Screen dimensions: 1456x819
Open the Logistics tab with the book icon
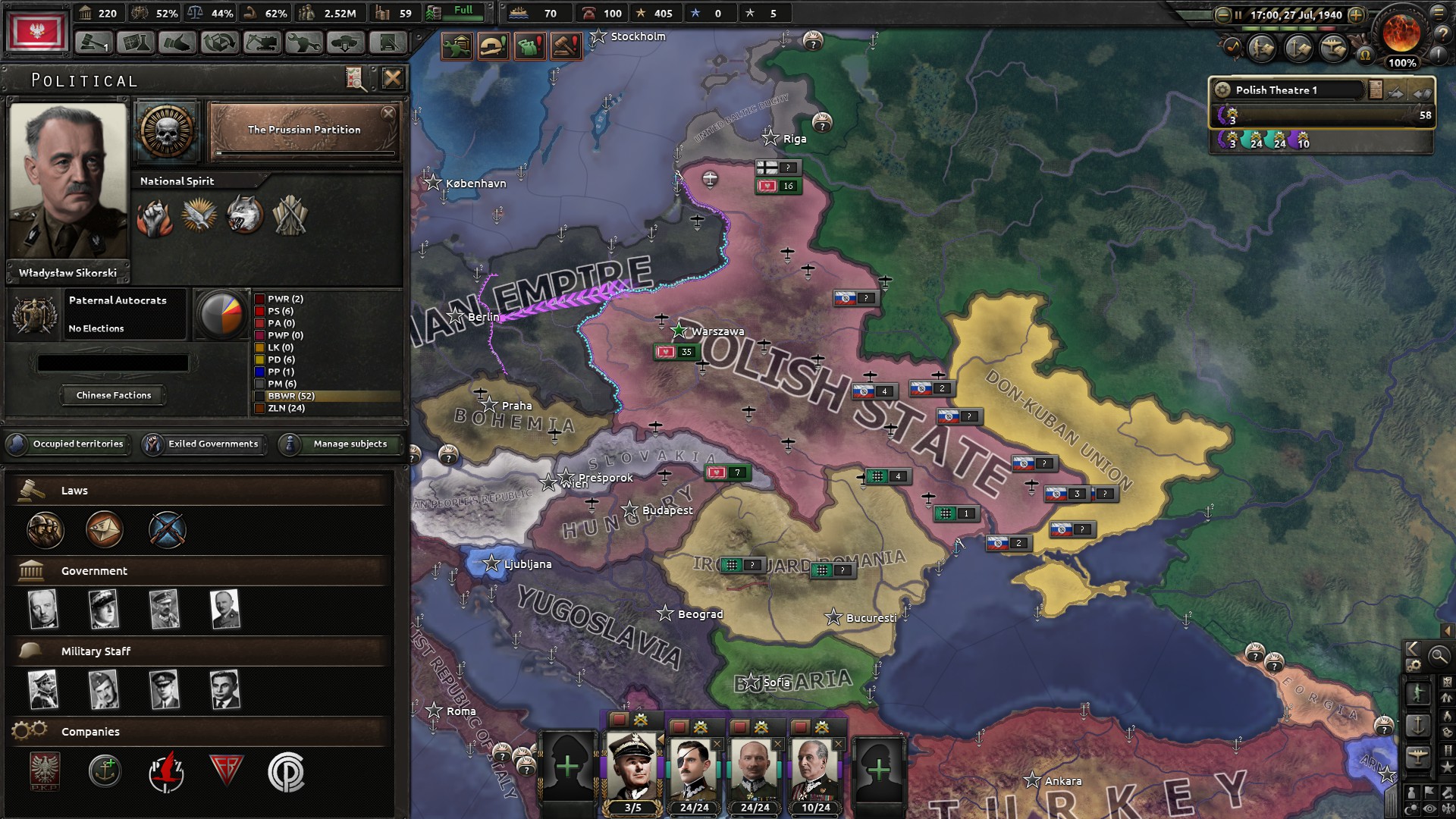tap(390, 44)
